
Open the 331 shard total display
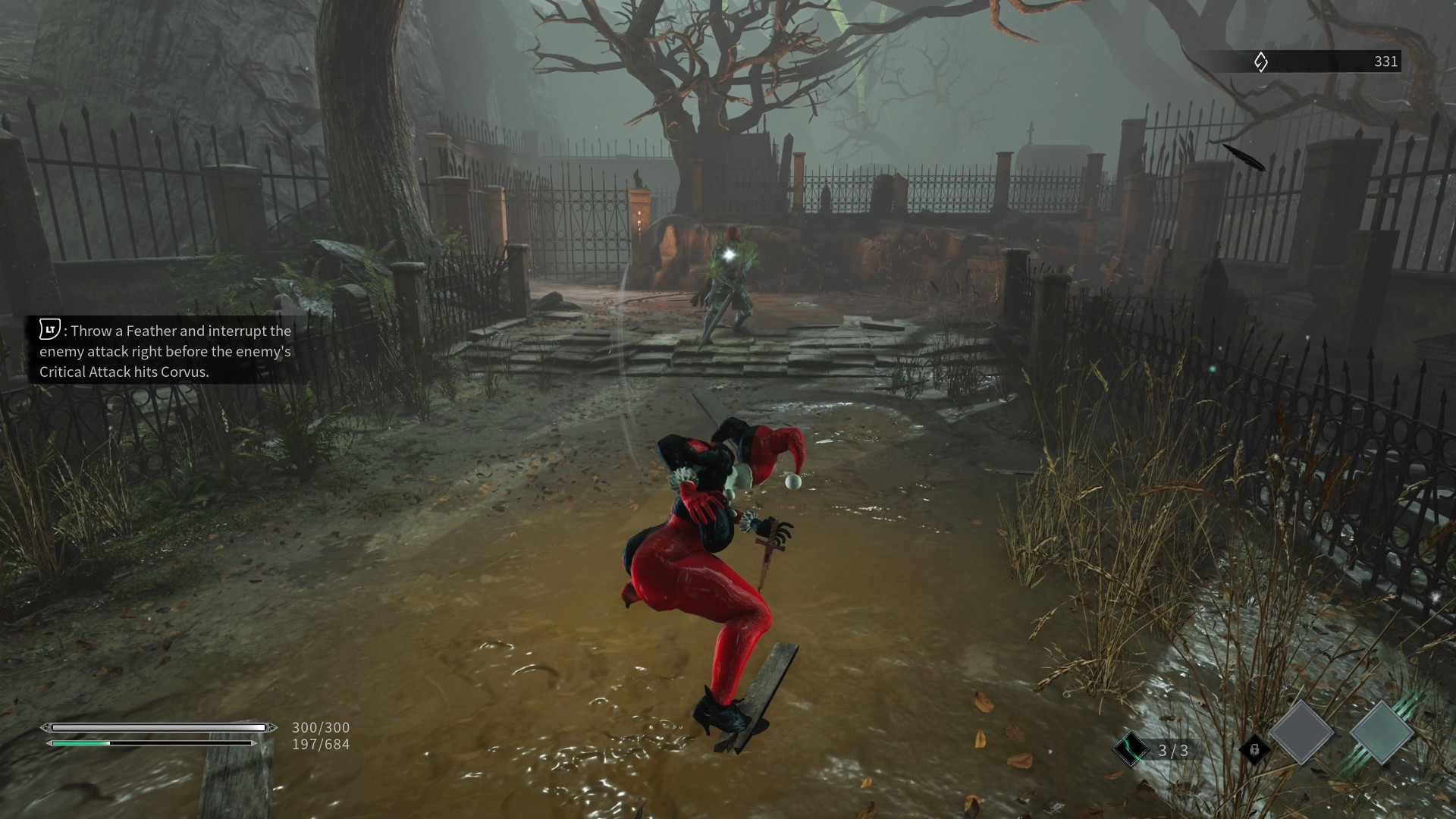(x=1386, y=62)
